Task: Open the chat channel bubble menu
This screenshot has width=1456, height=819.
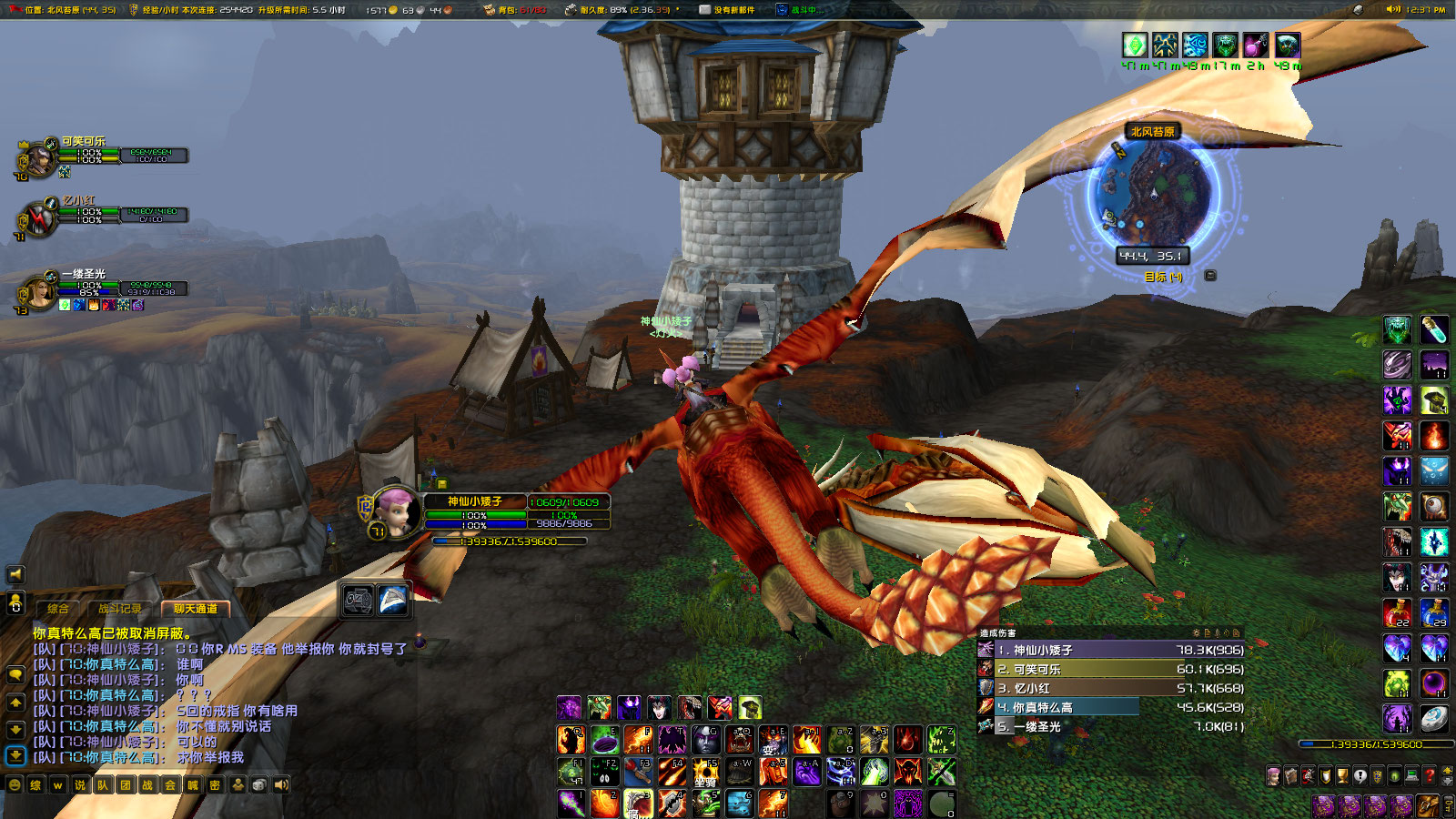Action: (15, 675)
